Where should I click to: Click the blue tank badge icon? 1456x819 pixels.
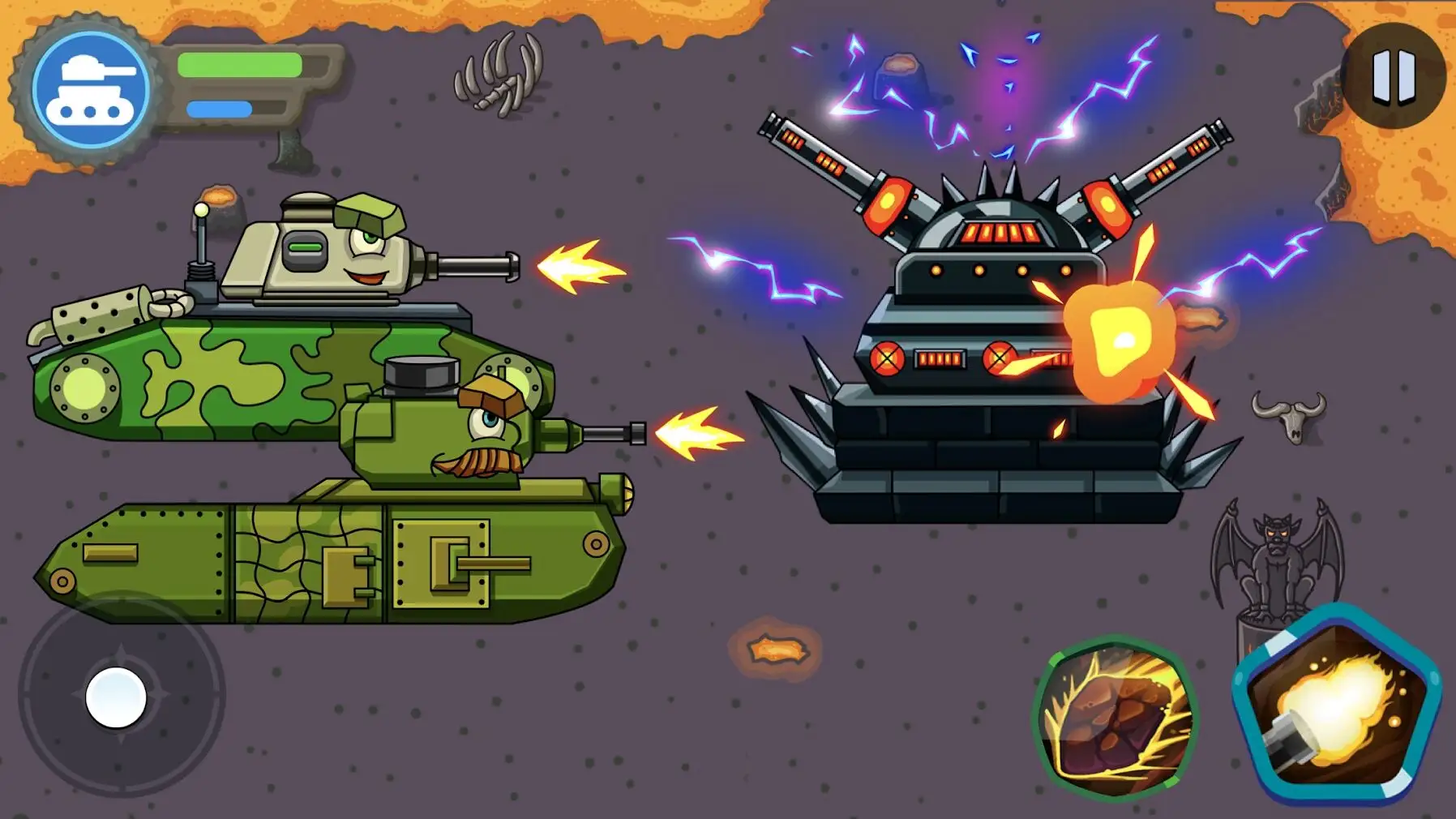90,89
